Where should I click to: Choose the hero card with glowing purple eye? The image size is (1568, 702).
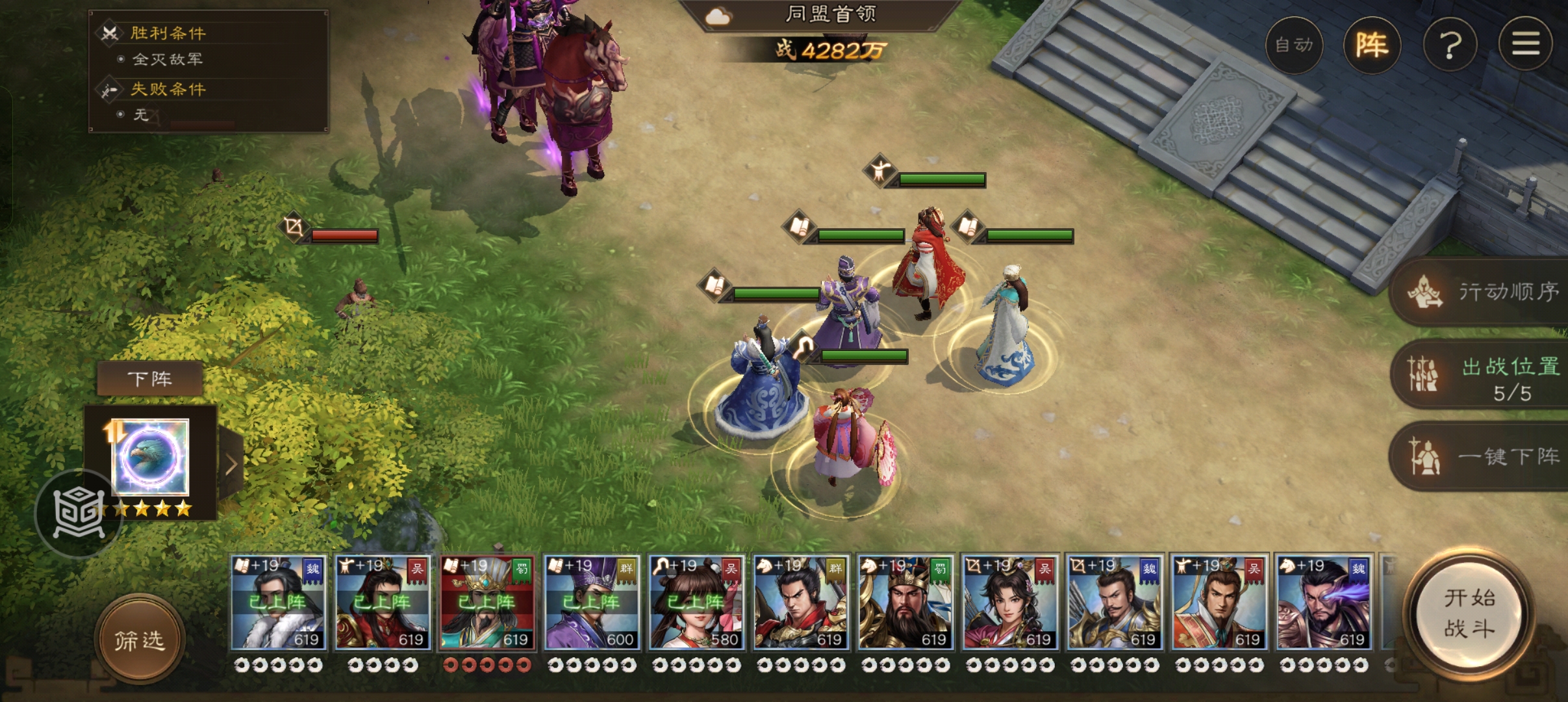(1324, 603)
